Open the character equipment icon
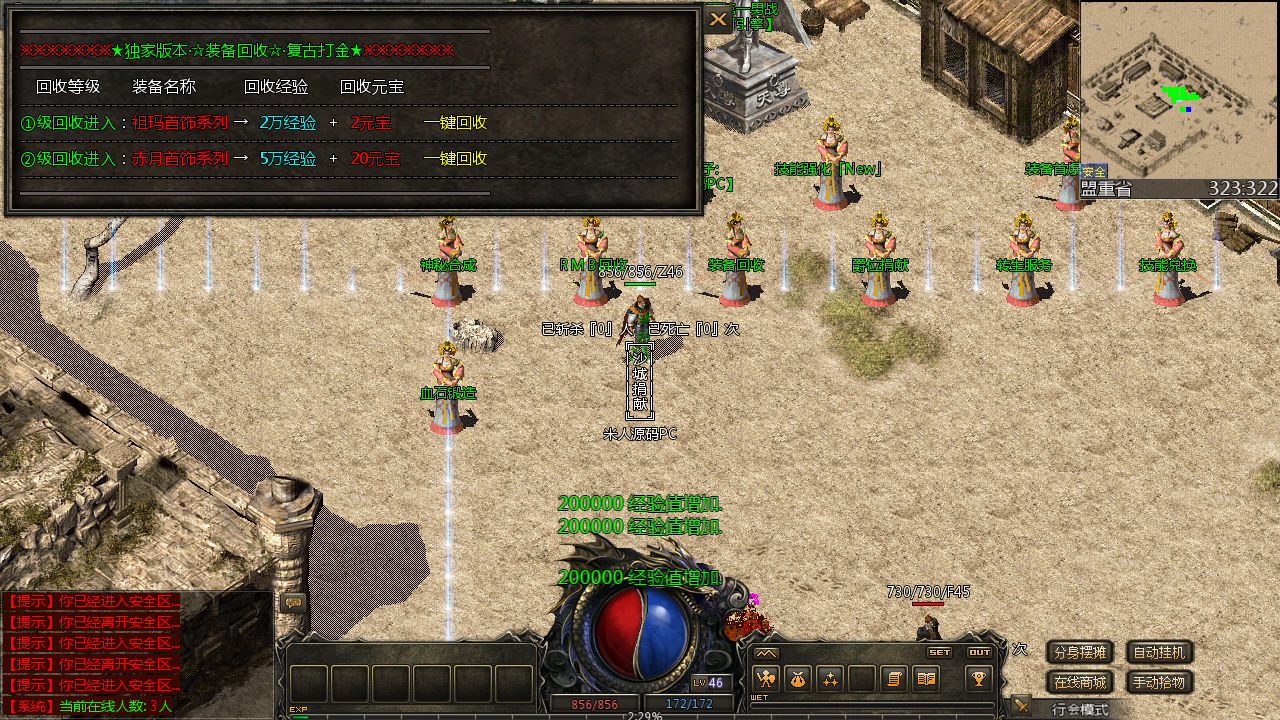 point(765,679)
